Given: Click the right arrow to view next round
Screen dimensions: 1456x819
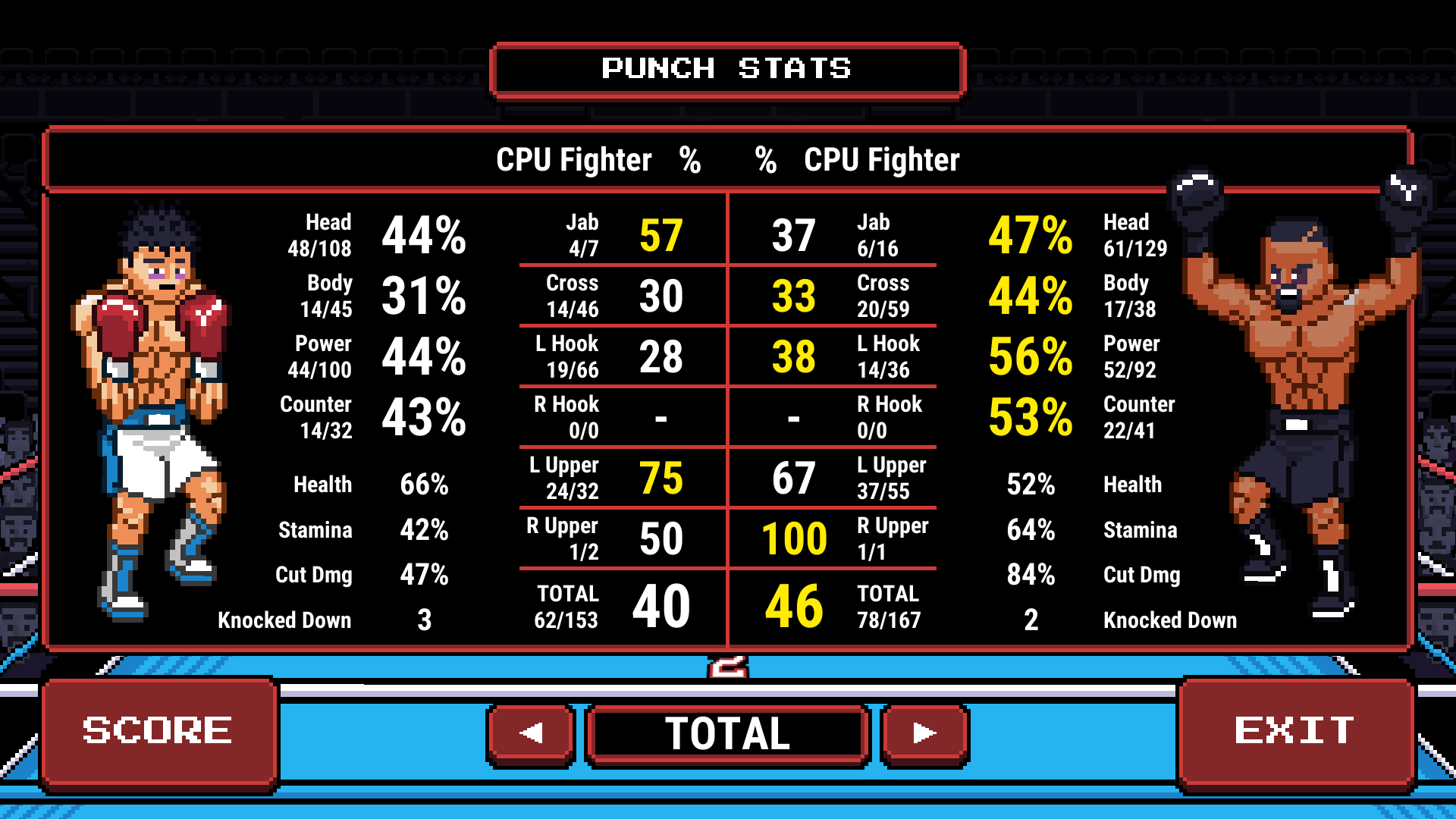Looking at the screenshot, I should [x=924, y=732].
